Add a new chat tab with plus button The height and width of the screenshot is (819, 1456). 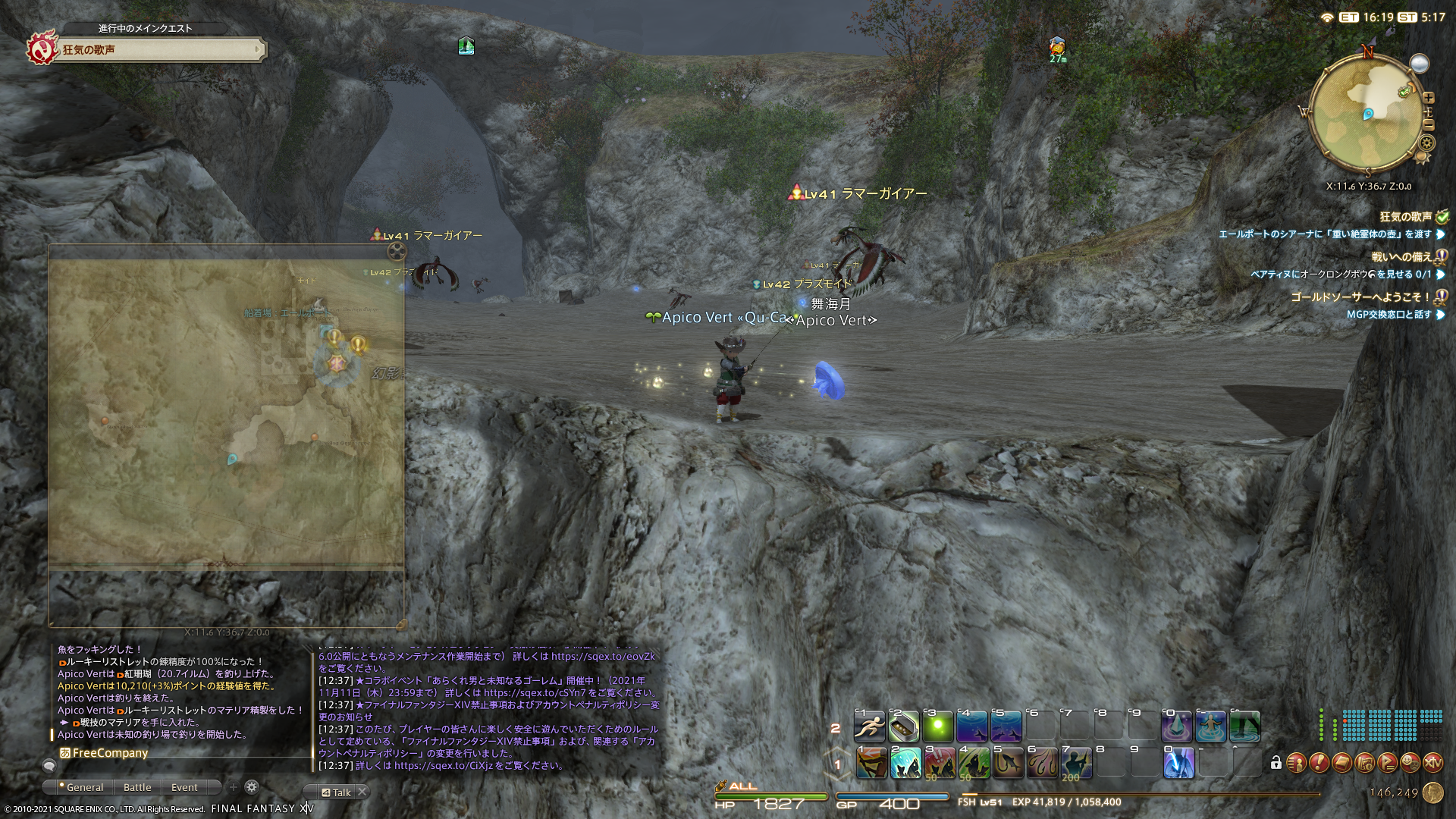pyautogui.click(x=234, y=787)
